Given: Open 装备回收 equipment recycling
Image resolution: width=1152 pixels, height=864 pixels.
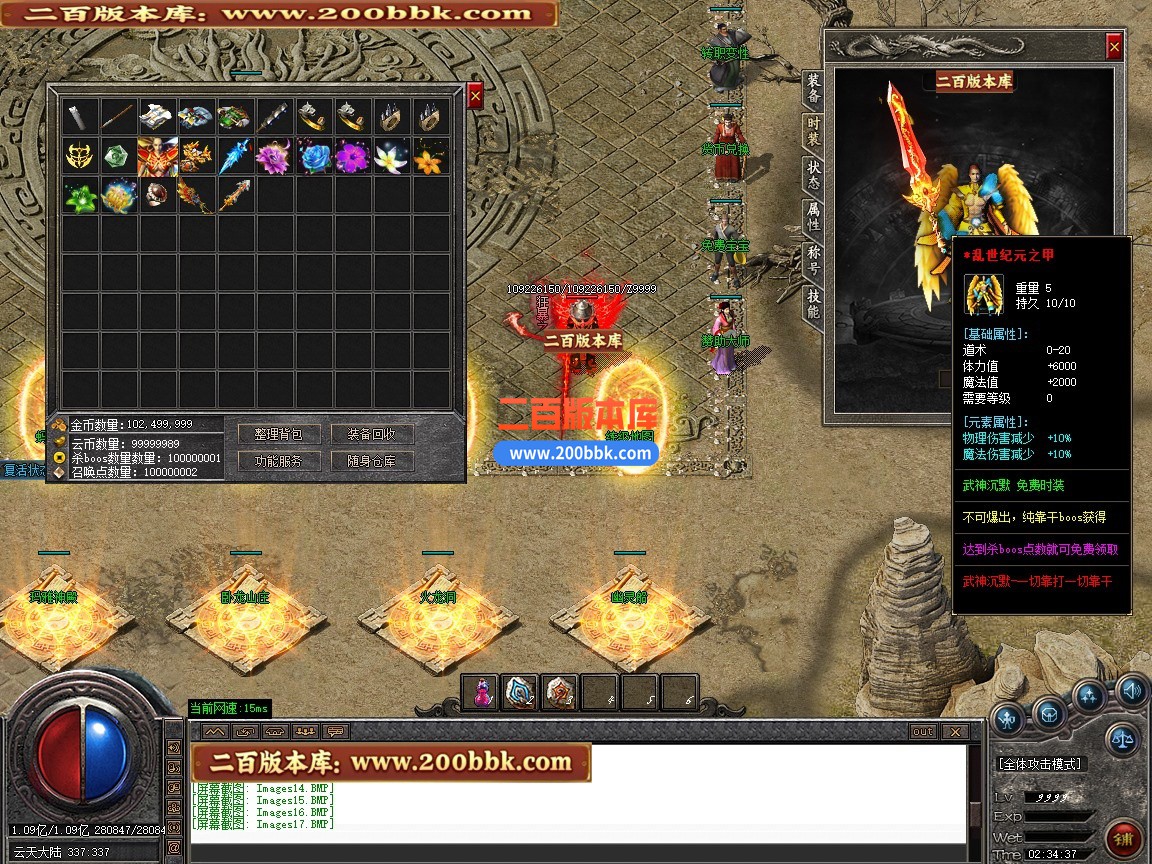Looking at the screenshot, I should pyautogui.click(x=372, y=434).
